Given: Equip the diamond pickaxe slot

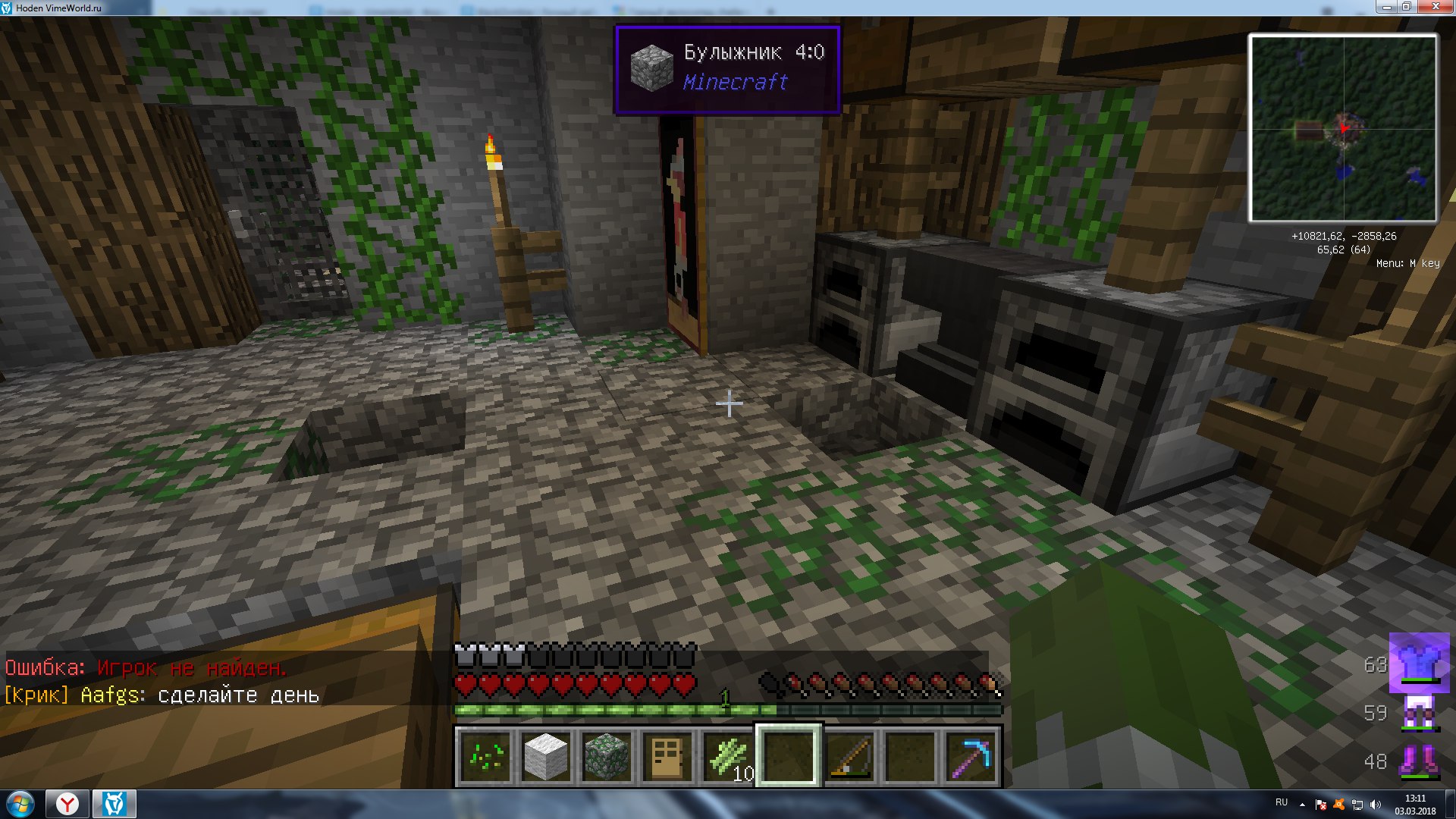Looking at the screenshot, I should [971, 756].
